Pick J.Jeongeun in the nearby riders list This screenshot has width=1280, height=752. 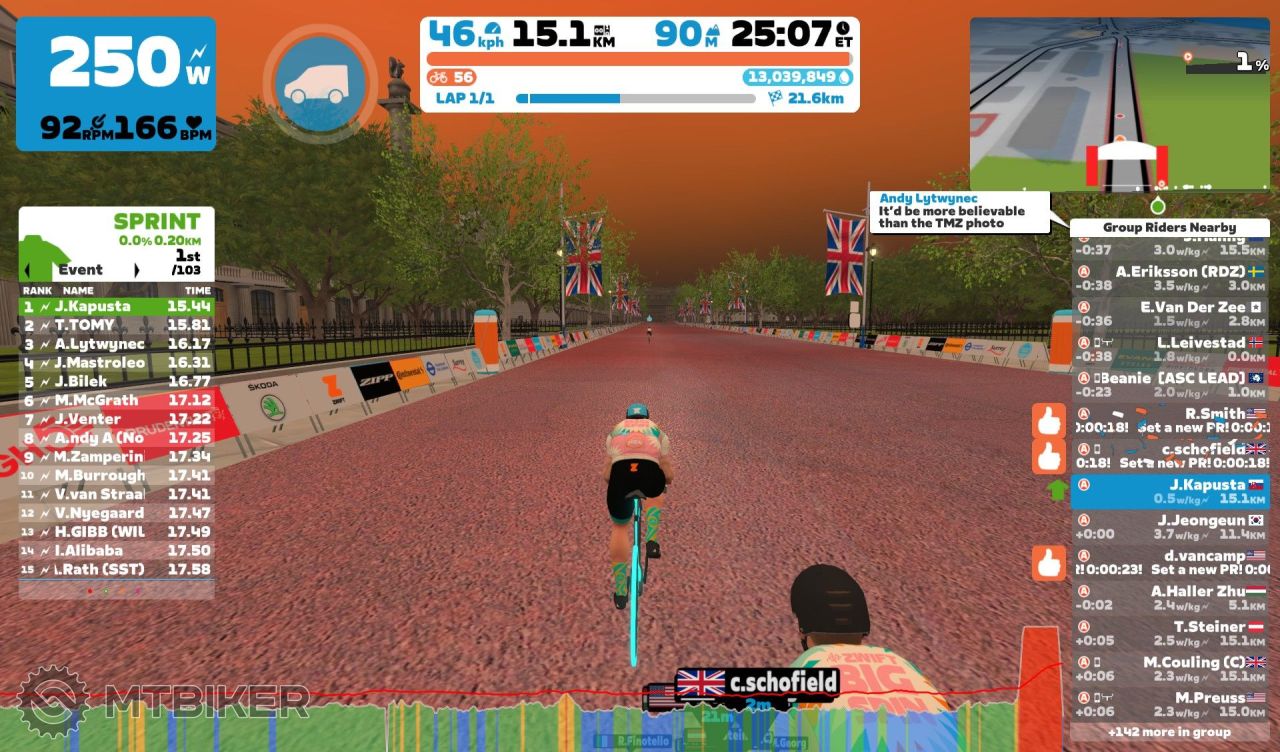pyautogui.click(x=1169, y=527)
